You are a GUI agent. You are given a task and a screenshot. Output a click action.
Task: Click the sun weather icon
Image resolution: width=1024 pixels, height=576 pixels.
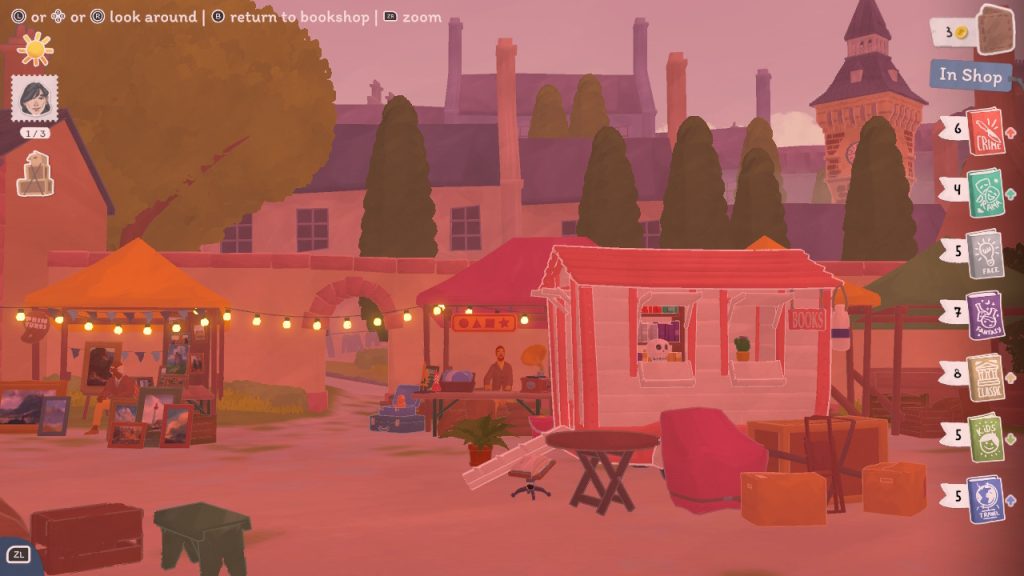(x=35, y=48)
